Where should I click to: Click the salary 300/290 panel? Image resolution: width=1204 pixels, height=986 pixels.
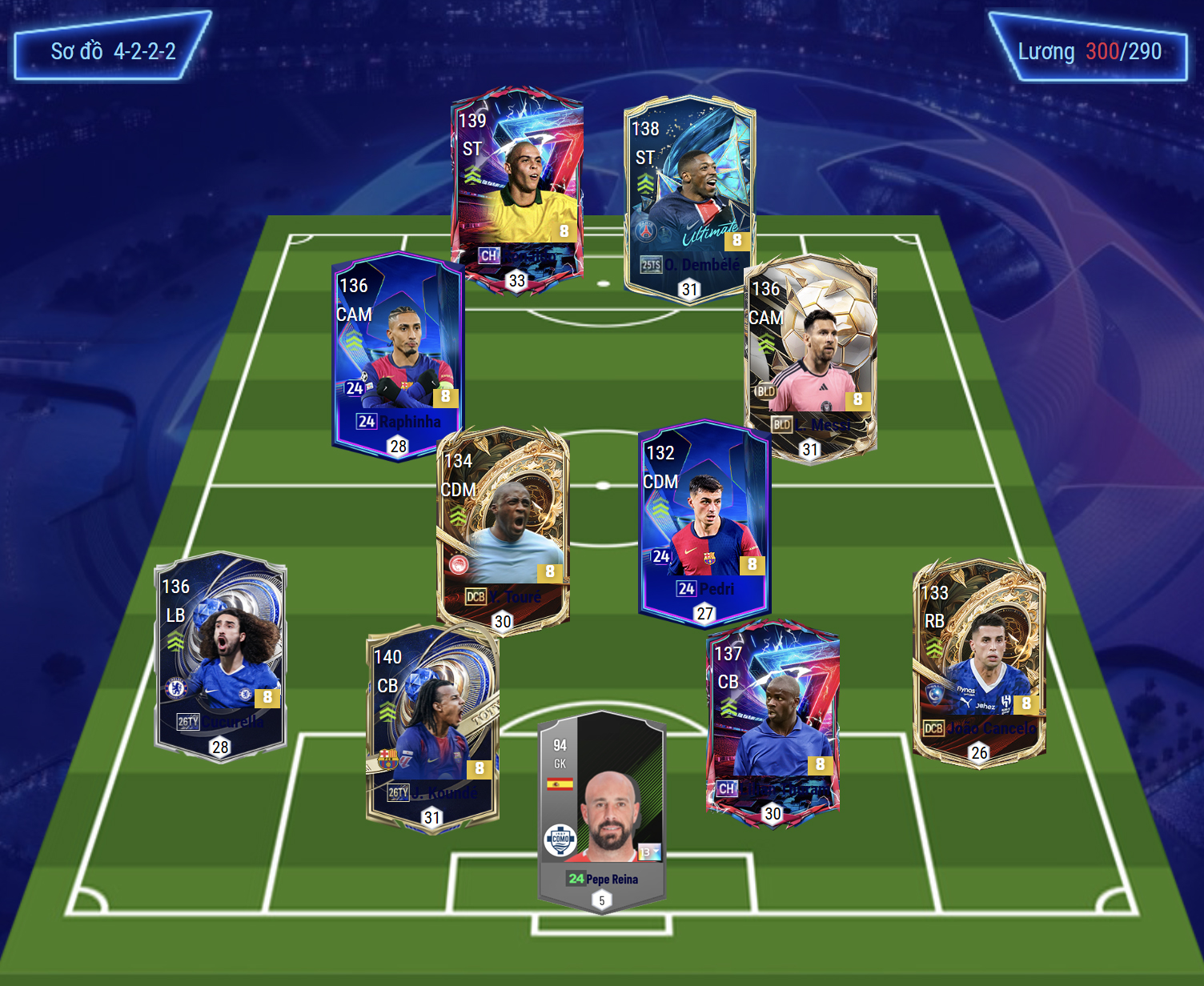pos(1089,48)
